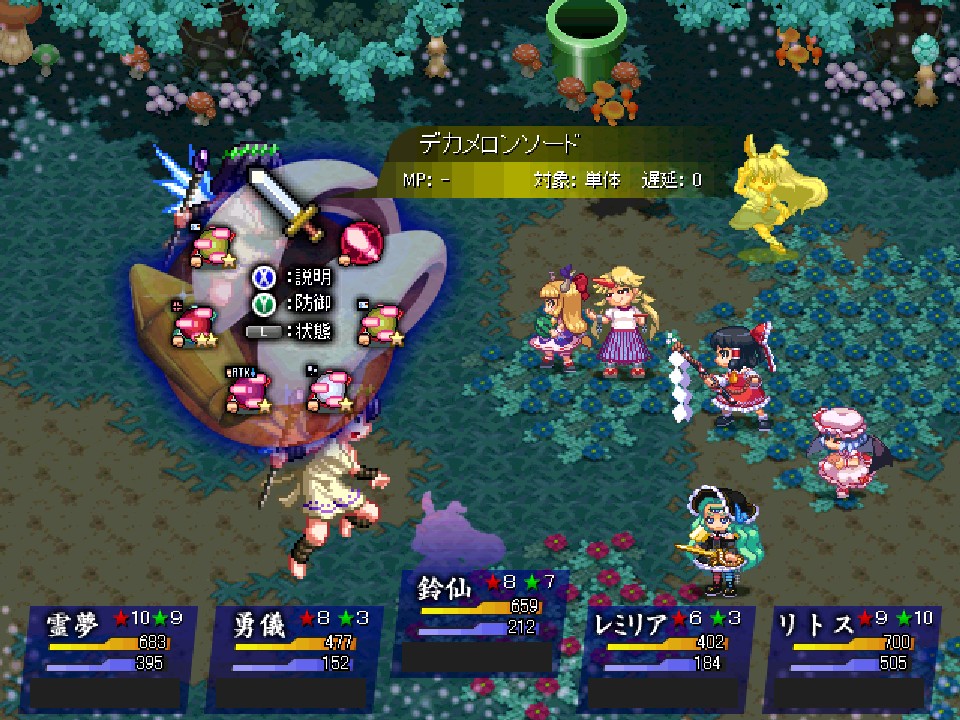Image resolution: width=960 pixels, height=720 pixels.
Task: Choose the white orb skill icon
Action: point(329,389)
